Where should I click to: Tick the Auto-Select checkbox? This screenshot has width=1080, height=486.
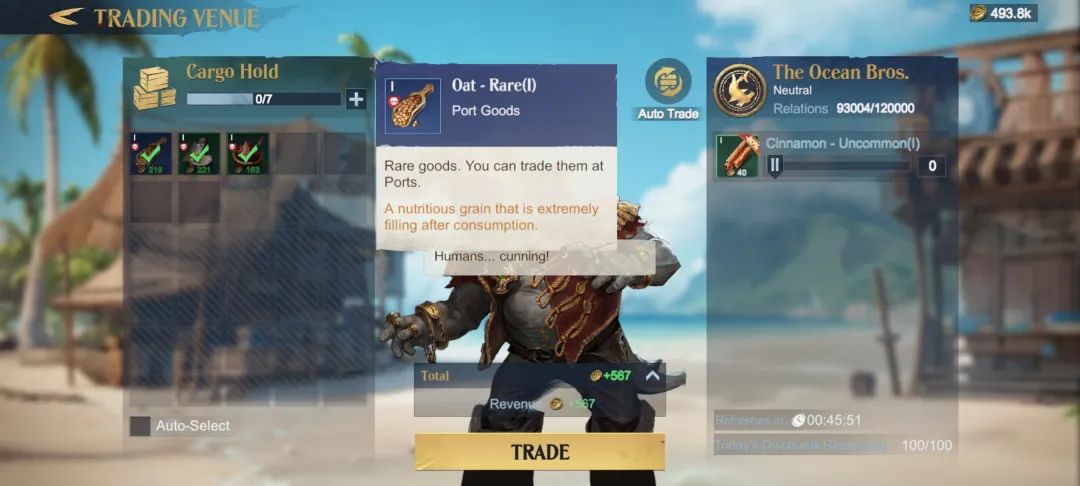[140, 426]
